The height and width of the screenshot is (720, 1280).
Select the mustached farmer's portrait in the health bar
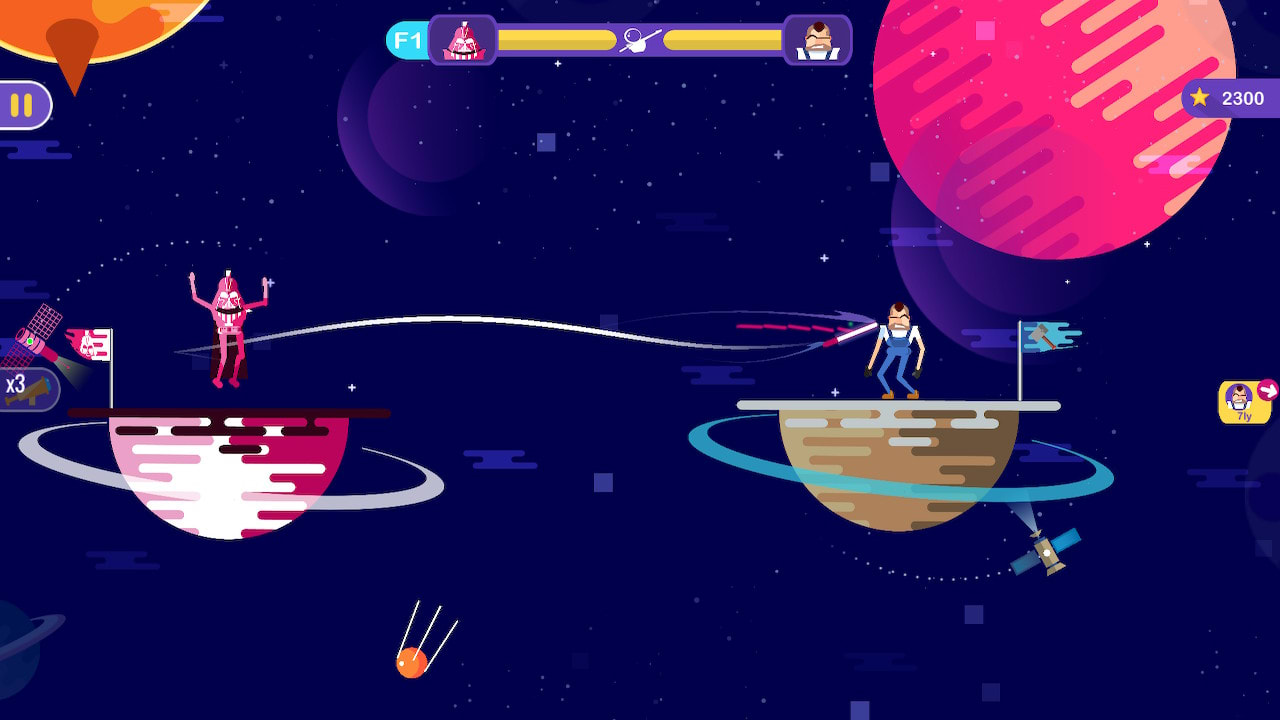coord(820,40)
